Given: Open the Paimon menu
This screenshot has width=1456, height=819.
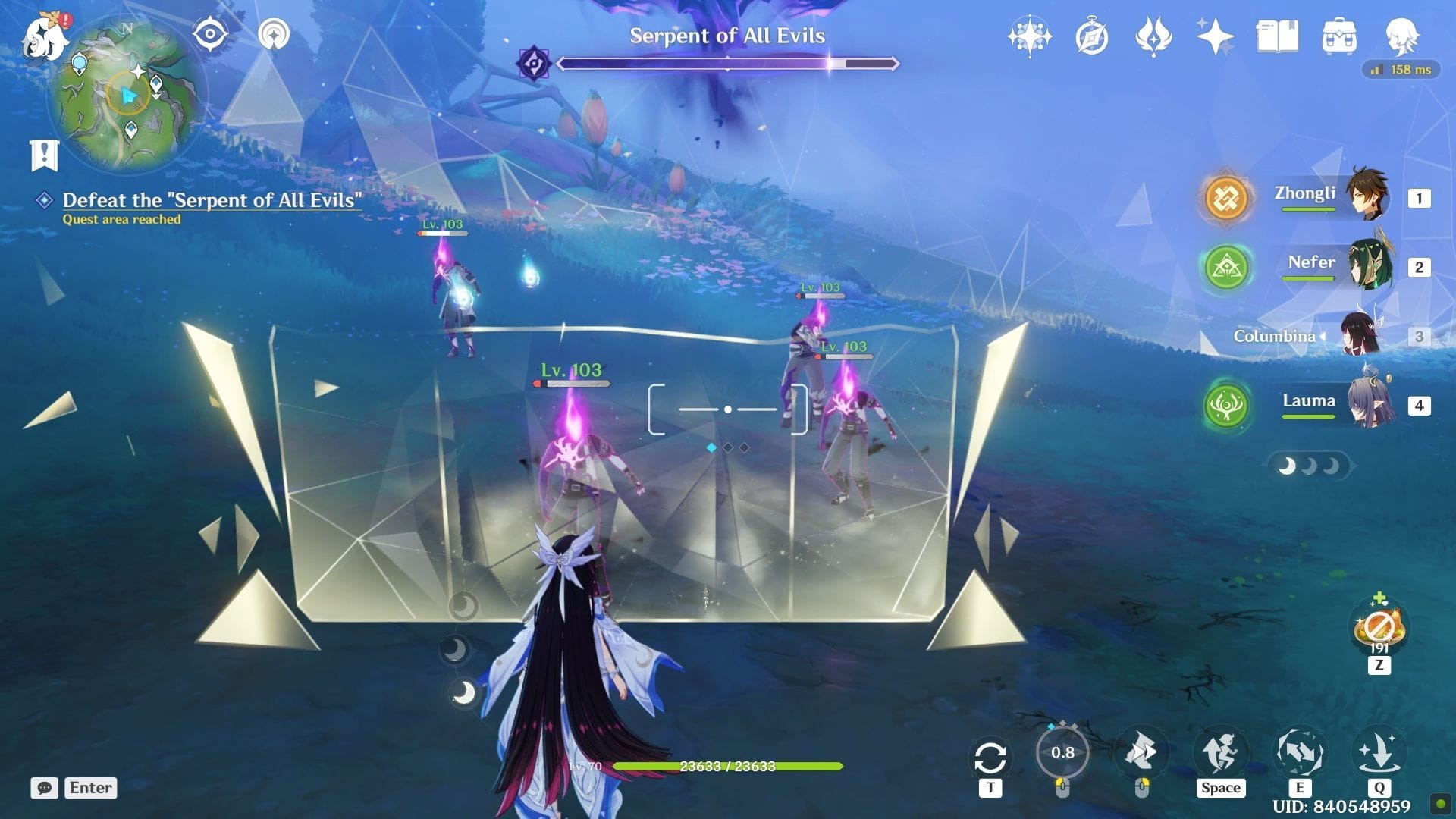Looking at the screenshot, I should click(45, 39).
